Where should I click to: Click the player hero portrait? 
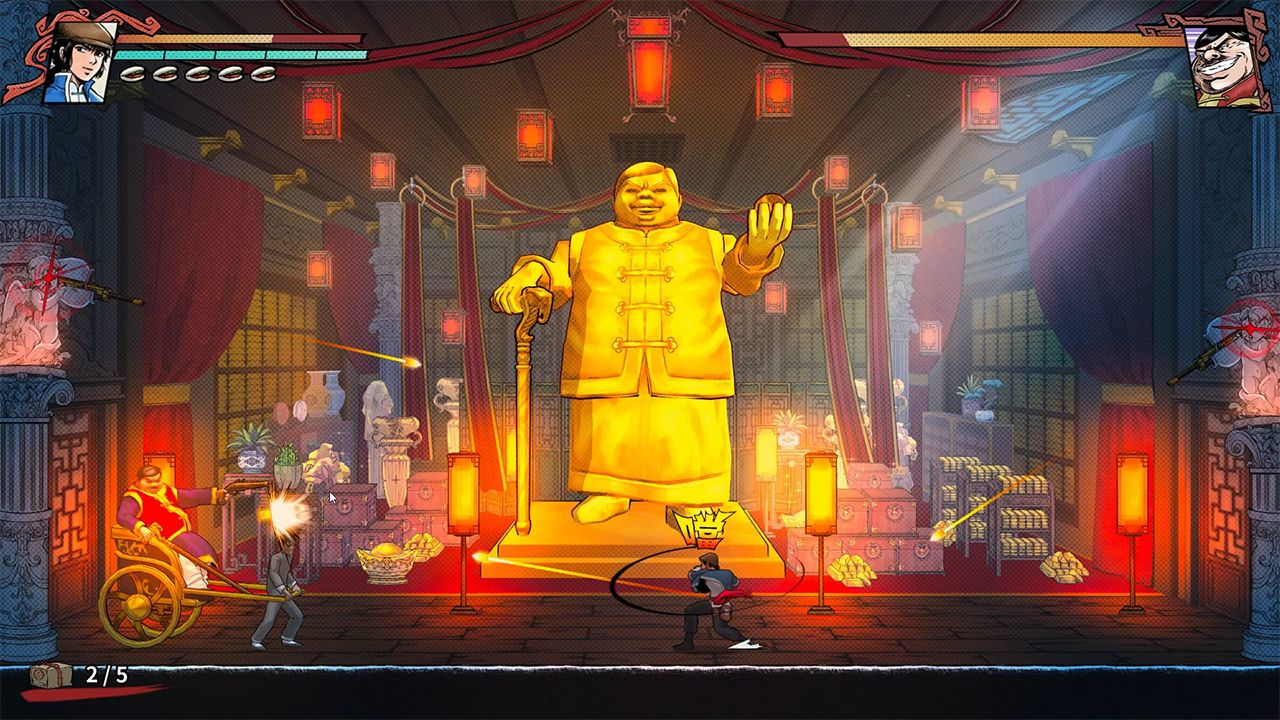click(79, 61)
